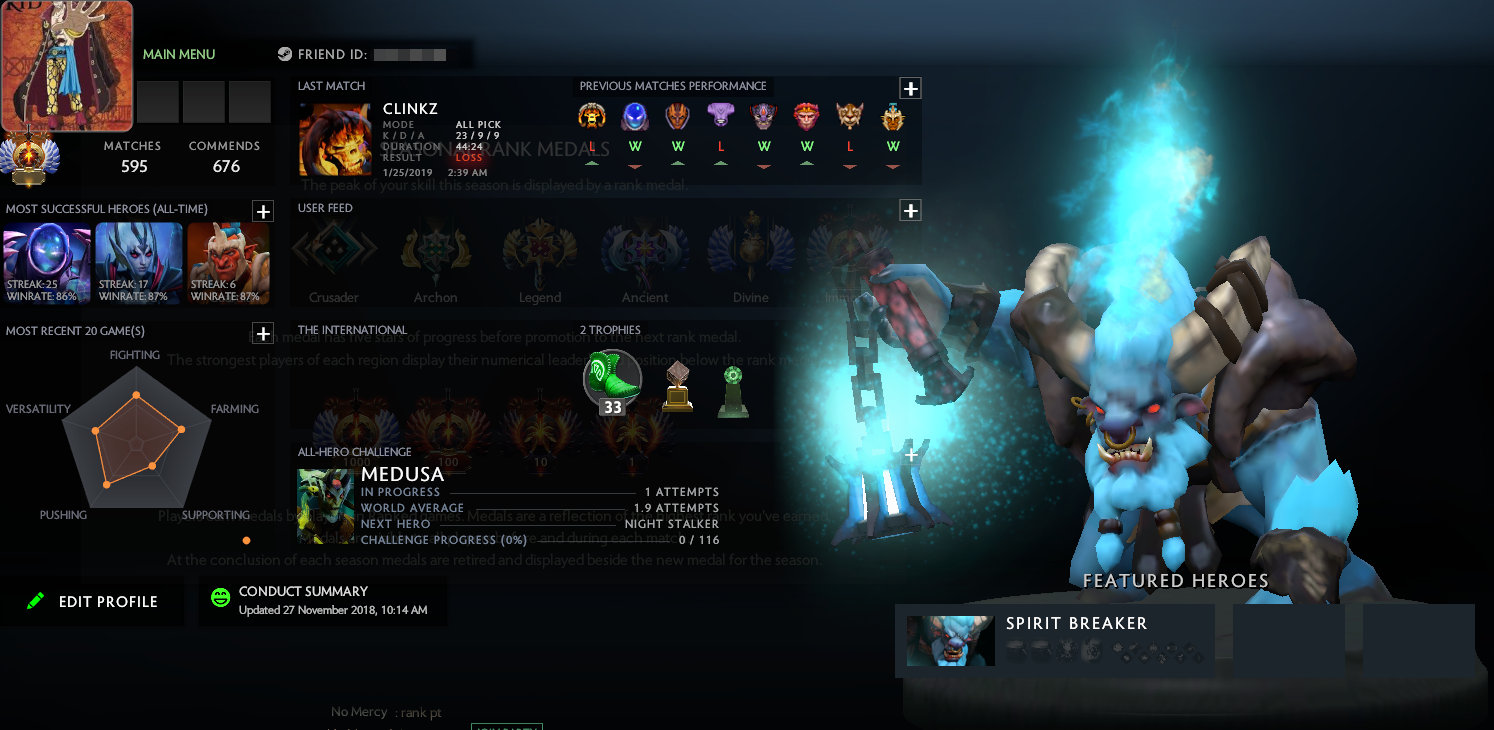Select the Arc Warden previous match icon

635,116
